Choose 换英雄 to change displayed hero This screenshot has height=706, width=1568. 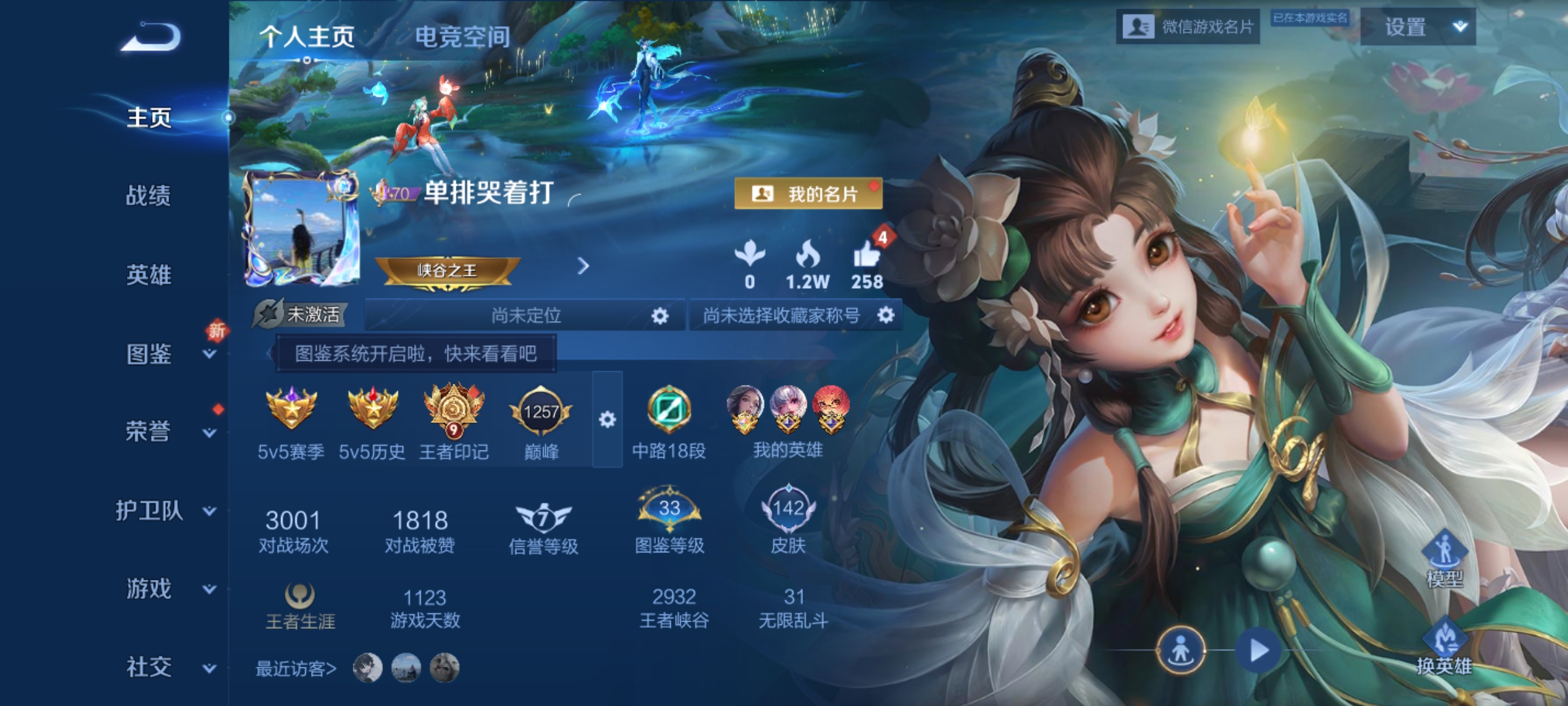tap(1444, 647)
